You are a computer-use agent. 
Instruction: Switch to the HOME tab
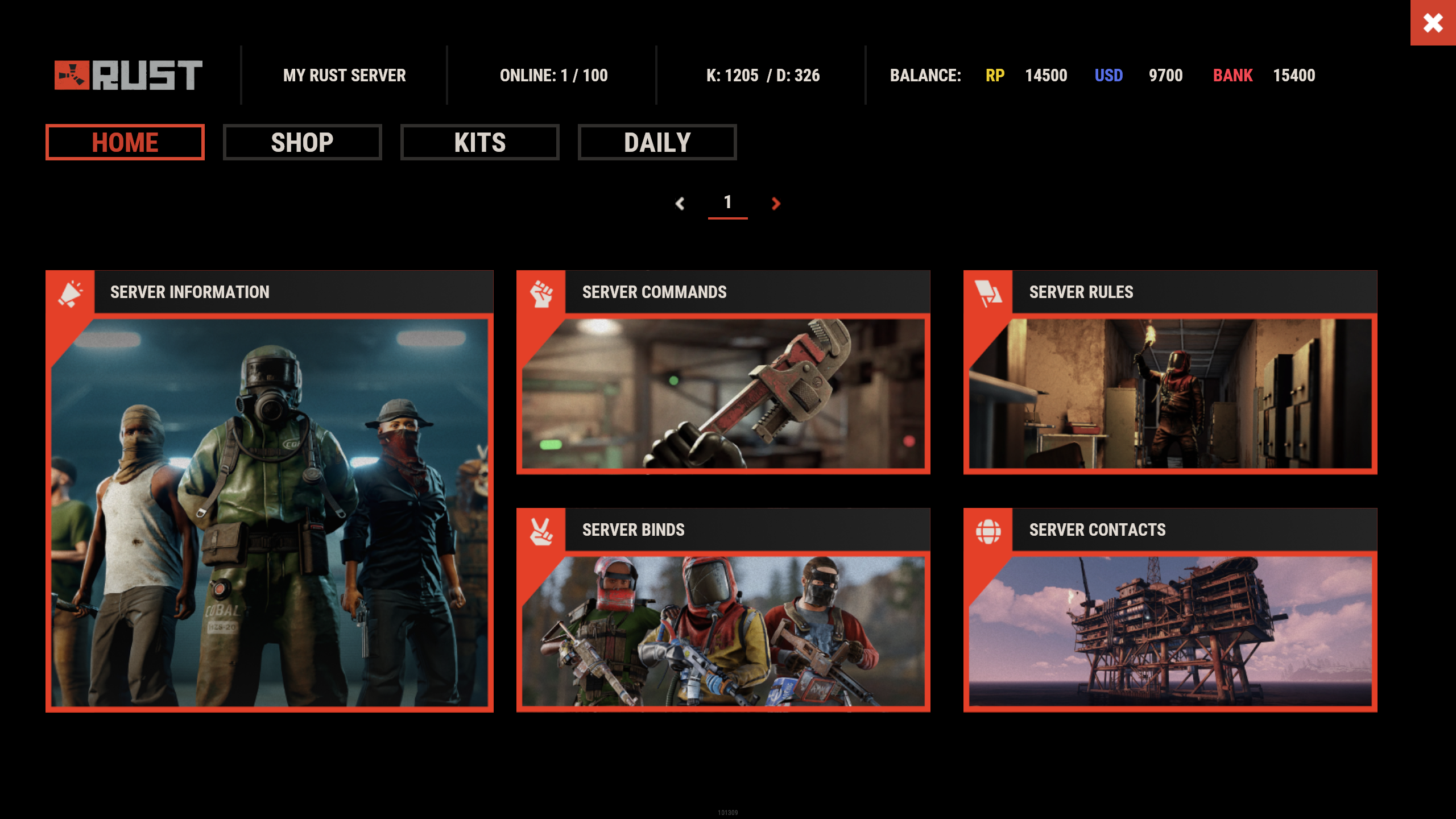(x=125, y=142)
